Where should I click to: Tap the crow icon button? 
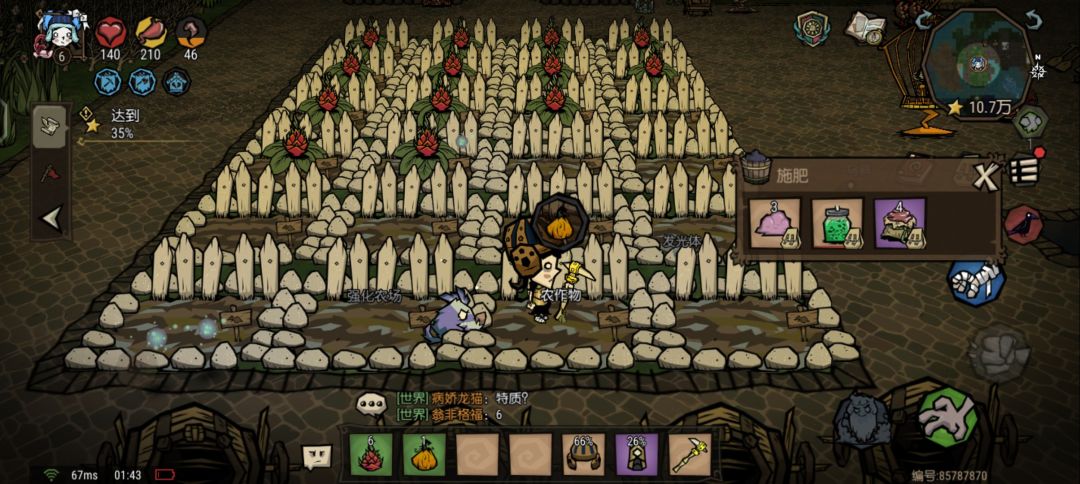(1022, 225)
